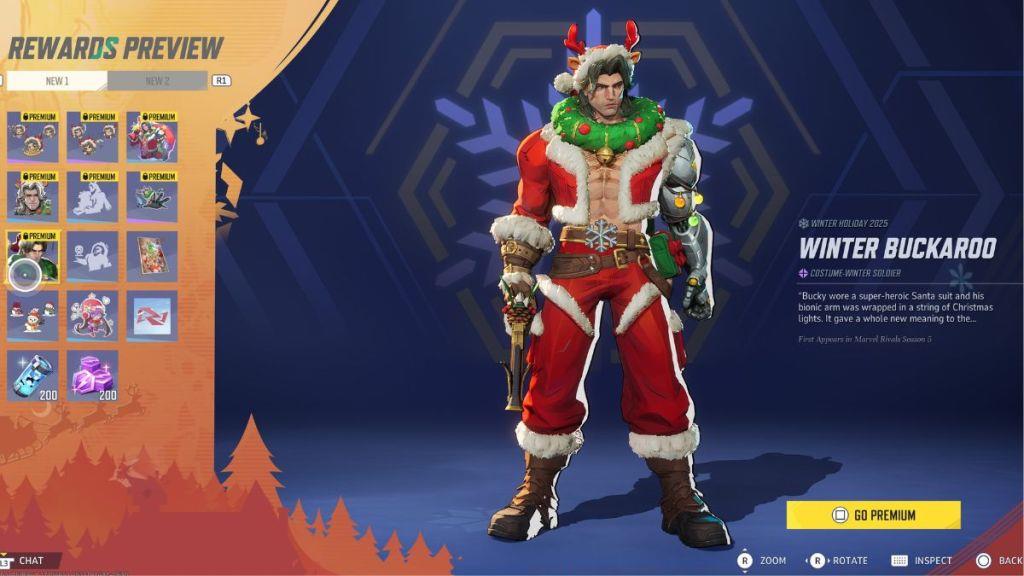
Task: Select the white silhouette emote premium reward
Action: pyautogui.click(x=93, y=196)
